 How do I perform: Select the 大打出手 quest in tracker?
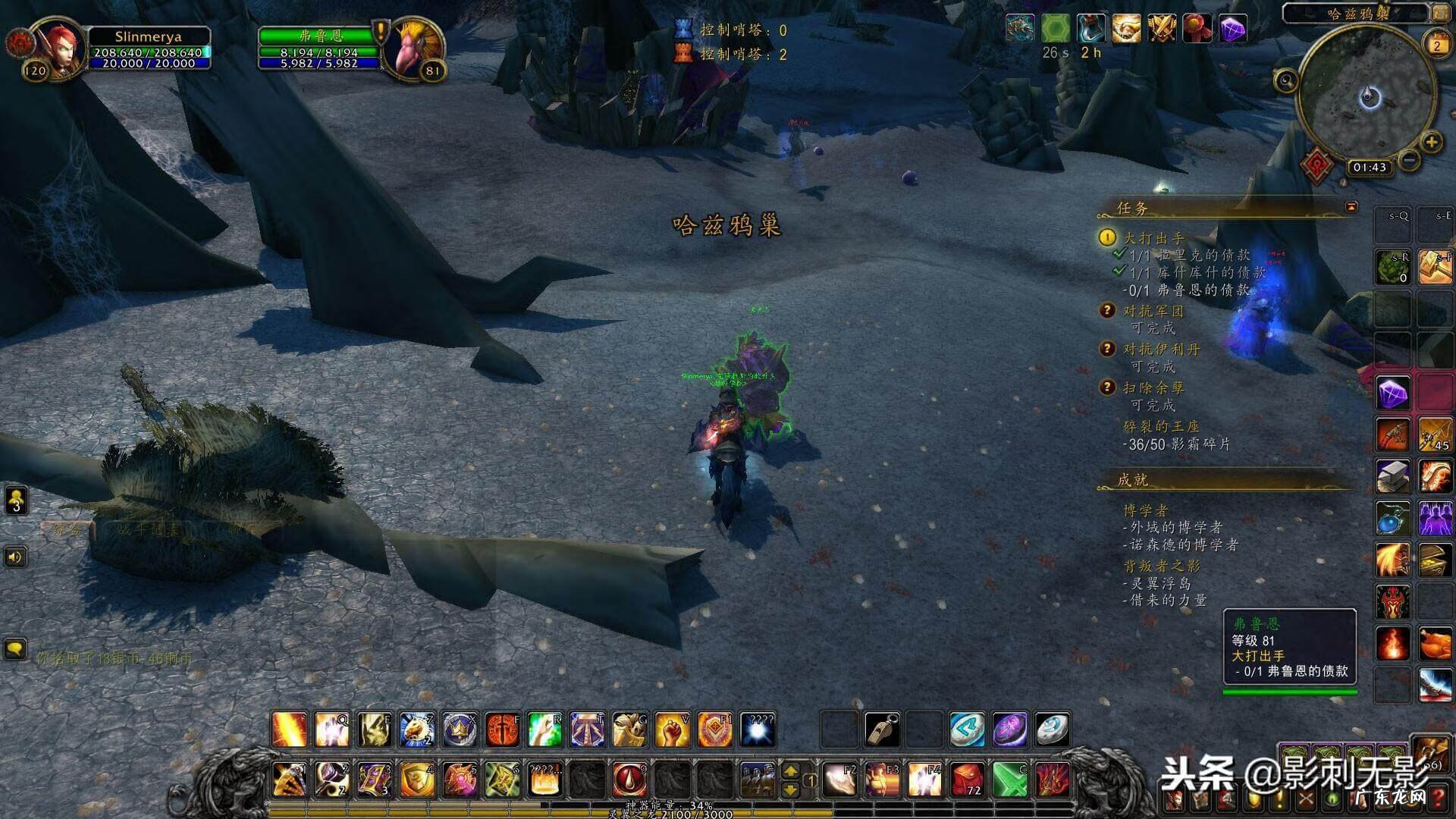point(1153,238)
